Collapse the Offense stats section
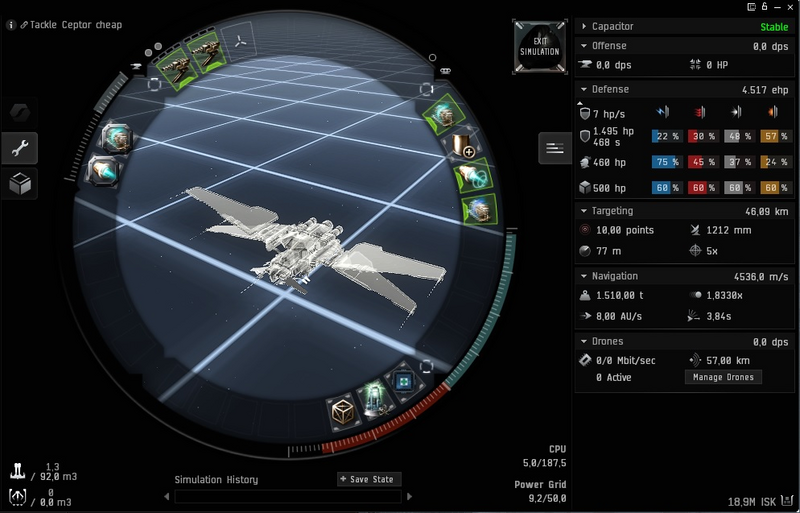The height and width of the screenshot is (513, 800). click(x=584, y=46)
